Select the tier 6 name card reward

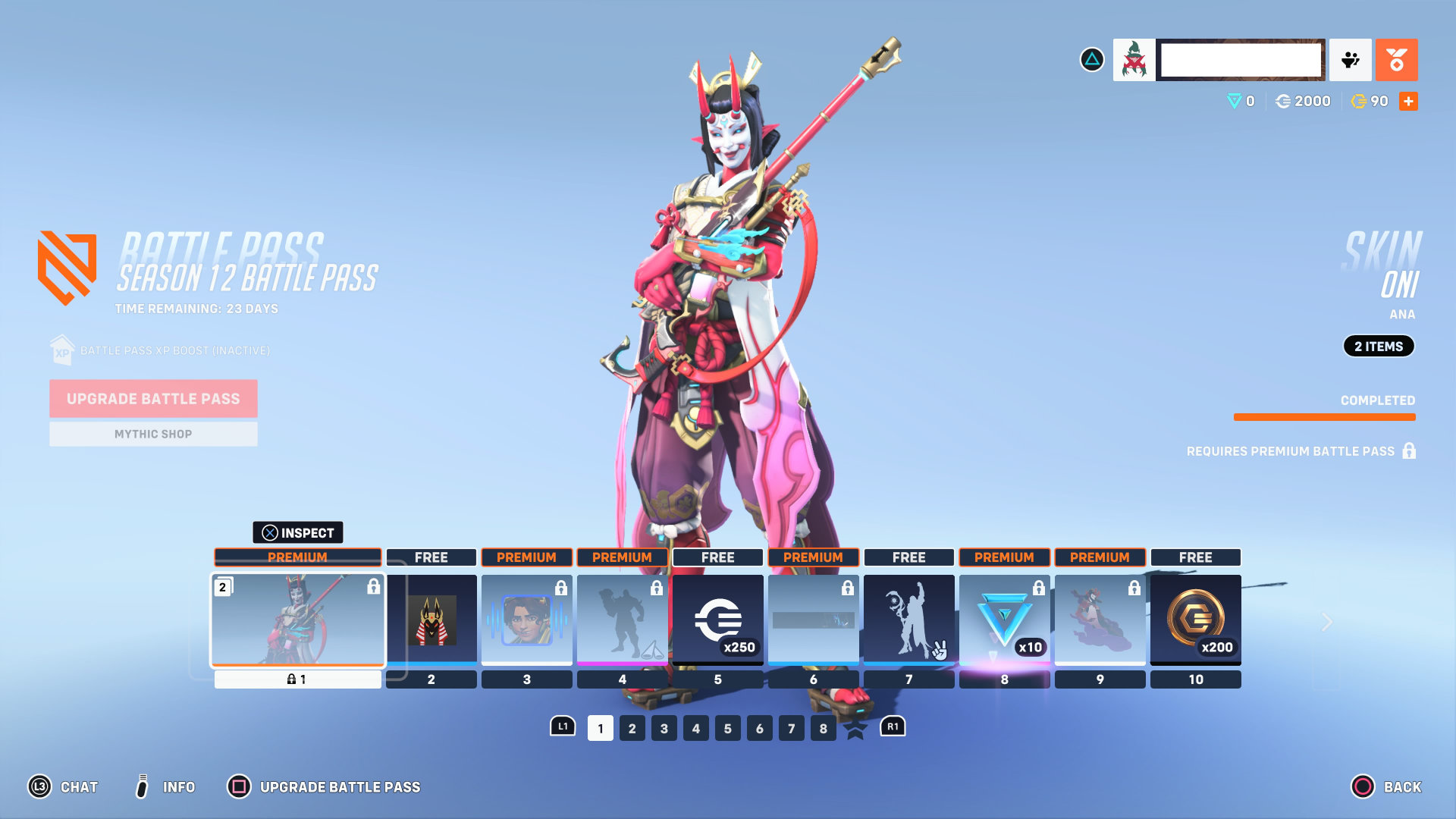pos(814,620)
